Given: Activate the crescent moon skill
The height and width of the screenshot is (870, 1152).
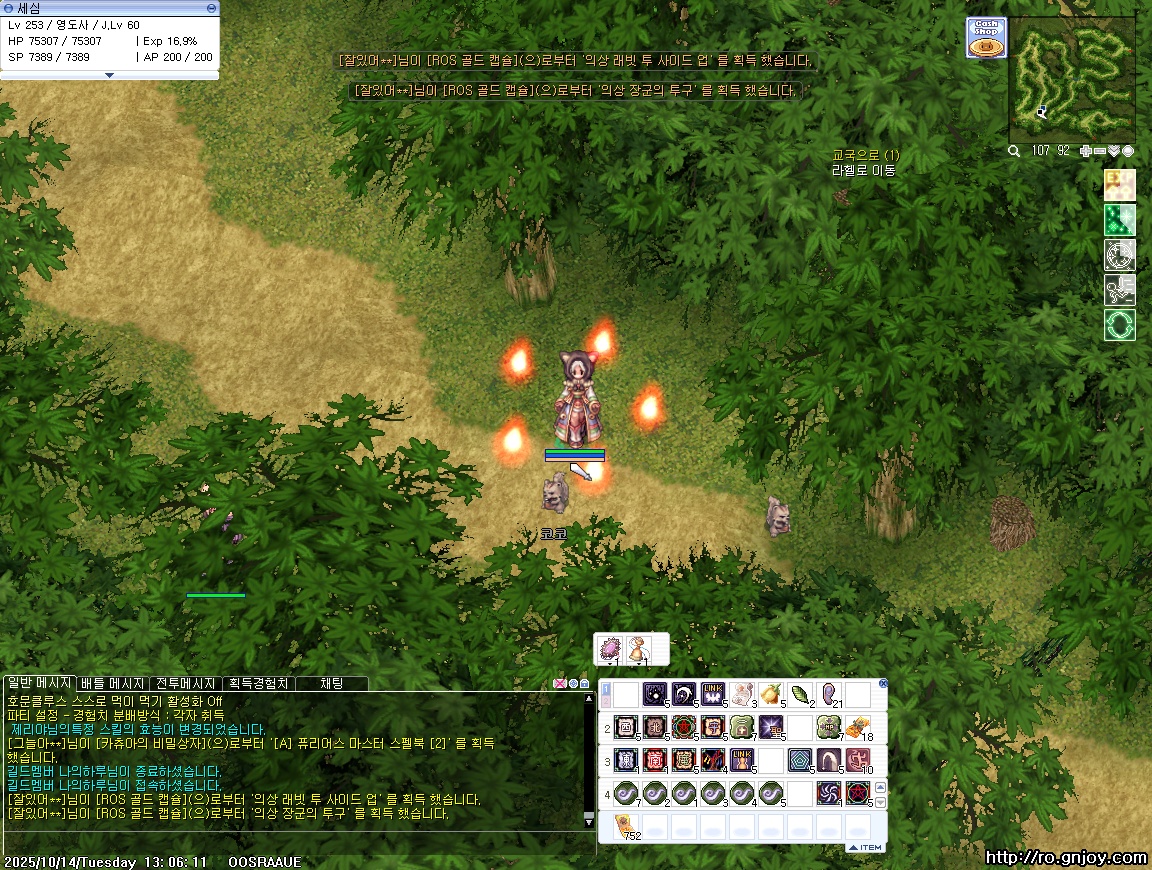Looking at the screenshot, I should click(684, 694).
